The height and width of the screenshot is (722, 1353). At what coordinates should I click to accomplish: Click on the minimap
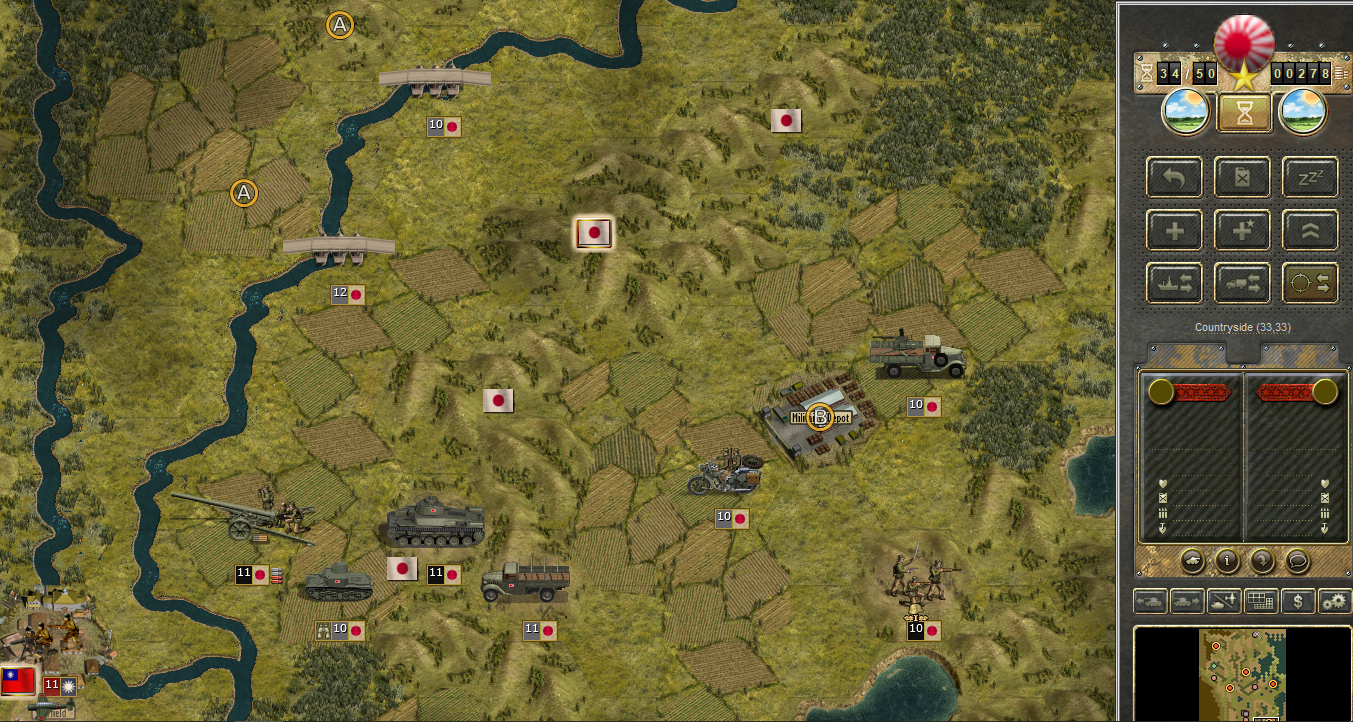(1242, 674)
